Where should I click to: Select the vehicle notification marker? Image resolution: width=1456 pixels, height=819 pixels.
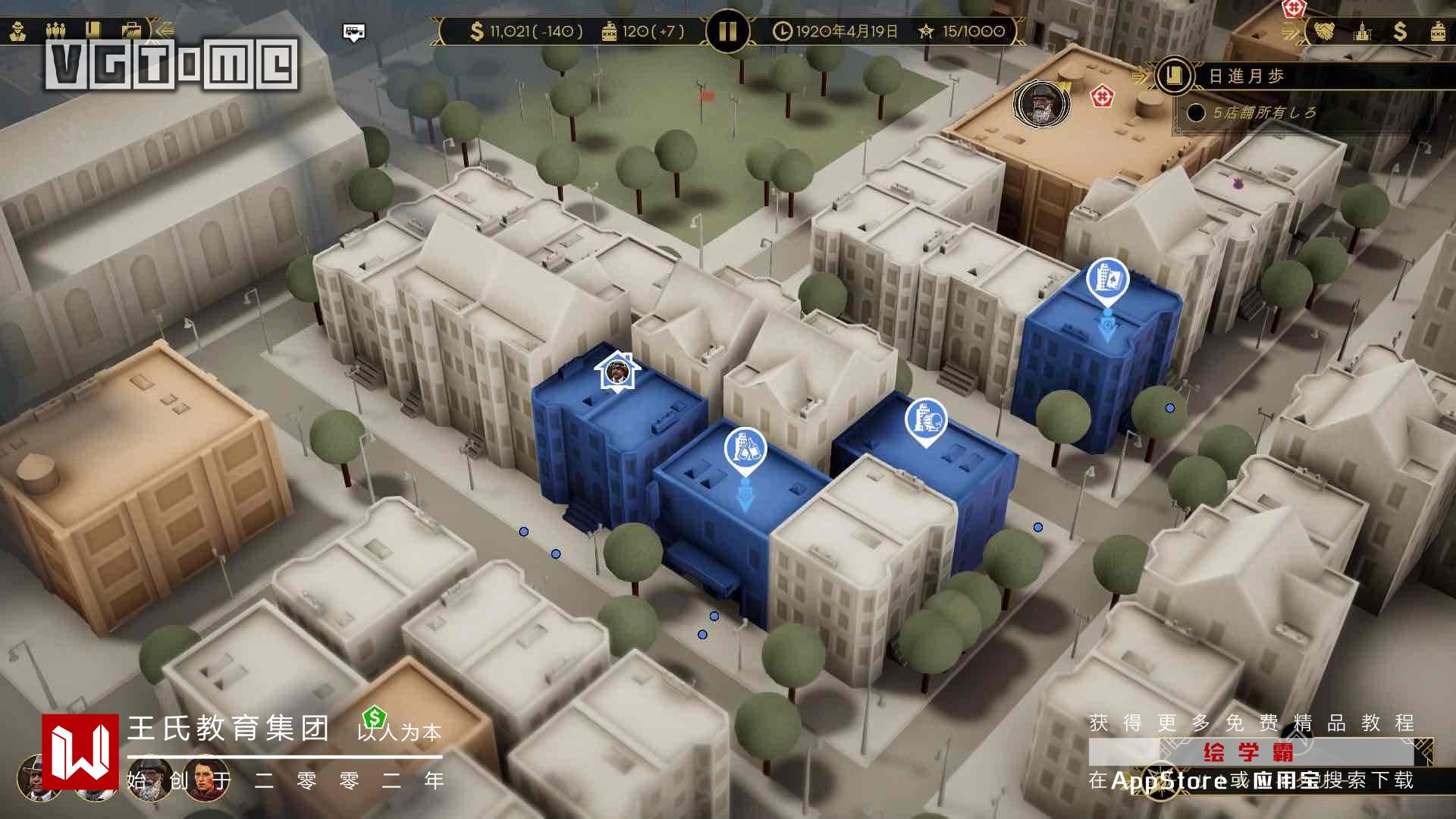[x=354, y=32]
